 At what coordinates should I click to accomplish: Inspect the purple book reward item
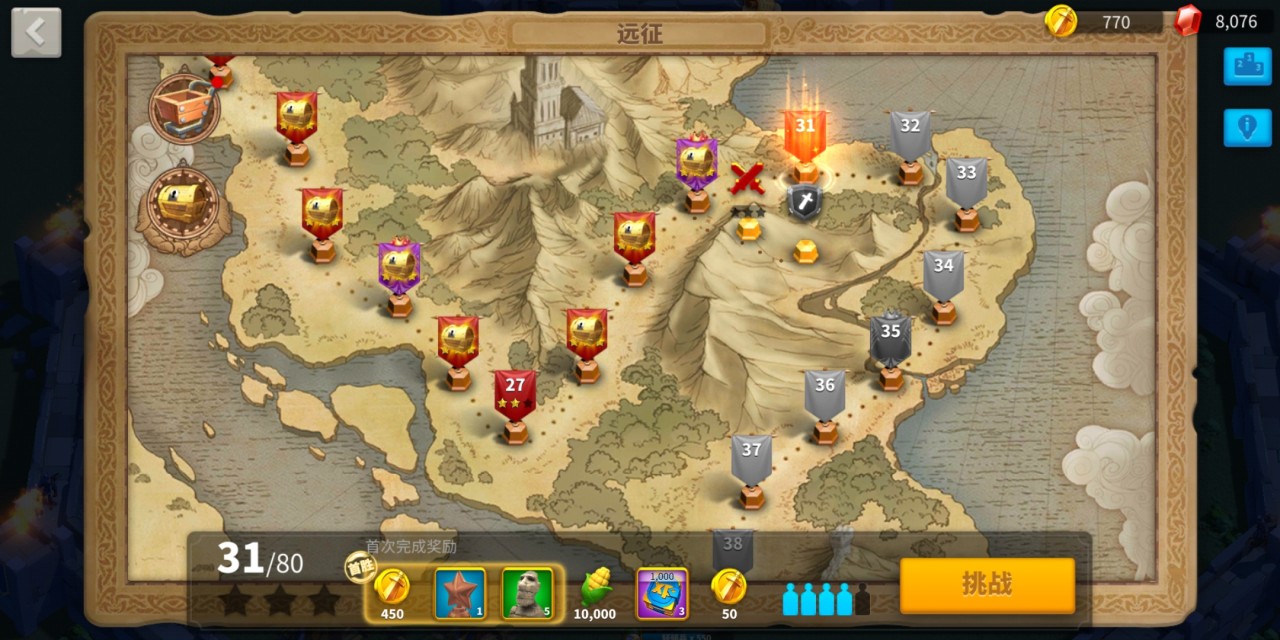(x=662, y=593)
